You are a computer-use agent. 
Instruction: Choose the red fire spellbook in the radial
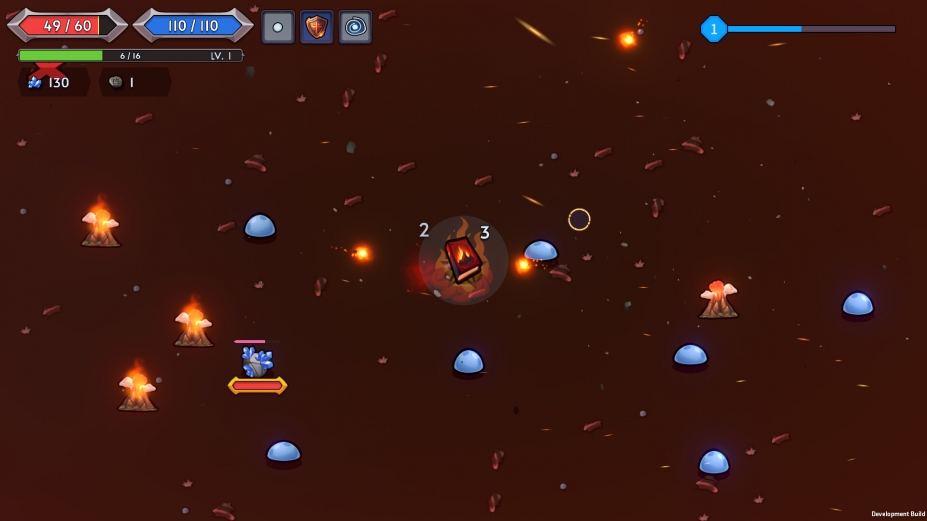tap(463, 259)
